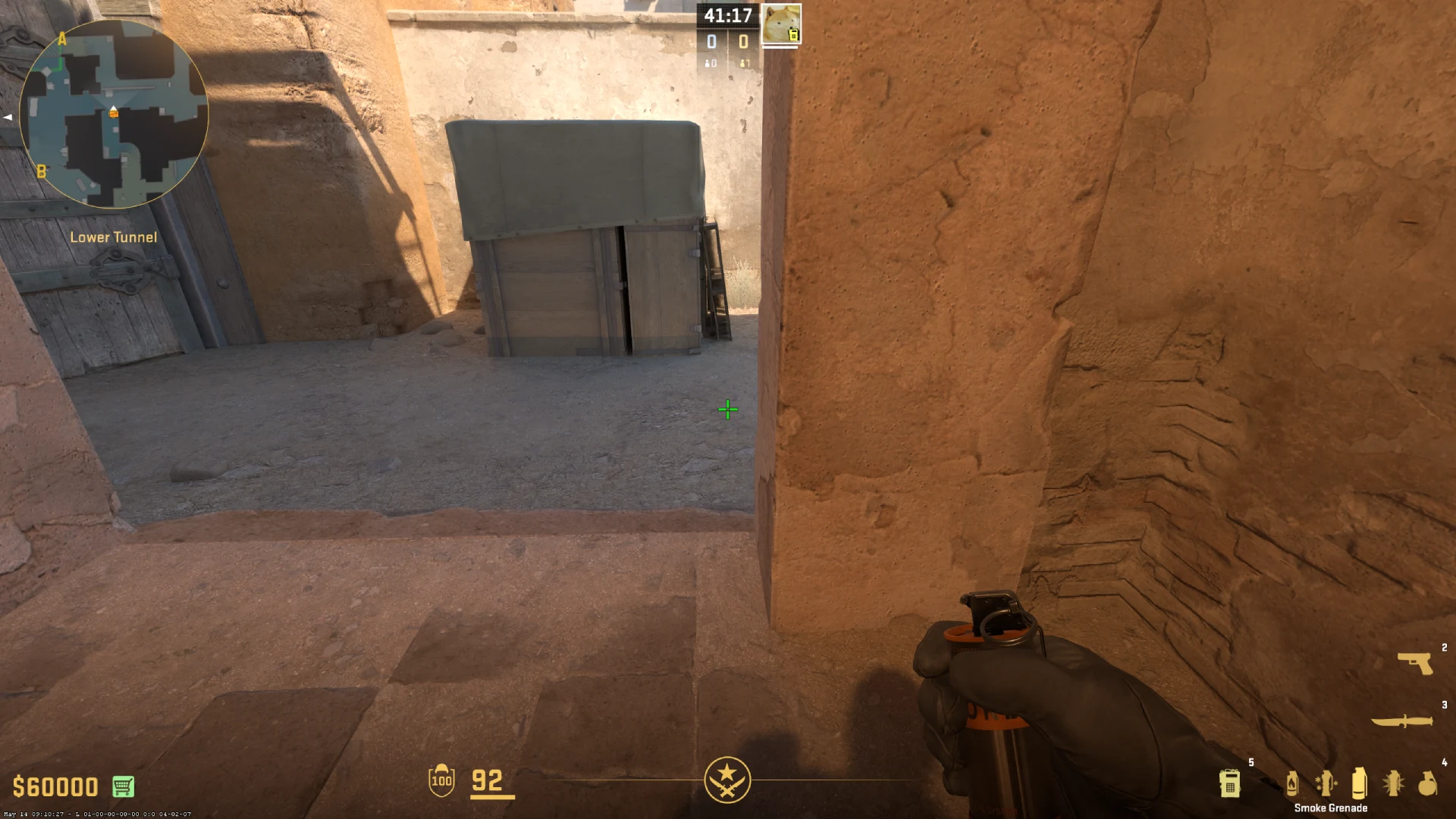This screenshot has width=1456, height=819.
Task: Select the Smoke Grenade icon
Action: click(x=1359, y=783)
